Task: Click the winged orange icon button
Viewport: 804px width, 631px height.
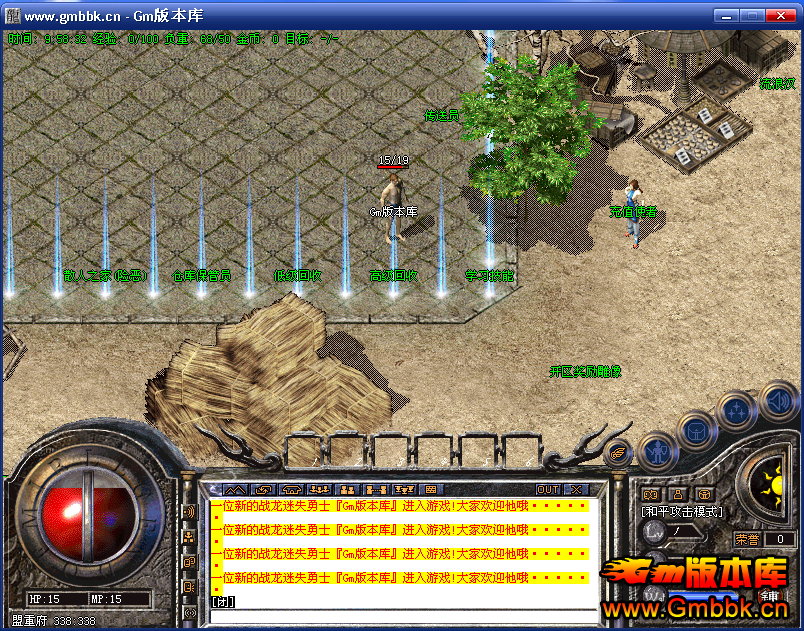Action: [619, 452]
